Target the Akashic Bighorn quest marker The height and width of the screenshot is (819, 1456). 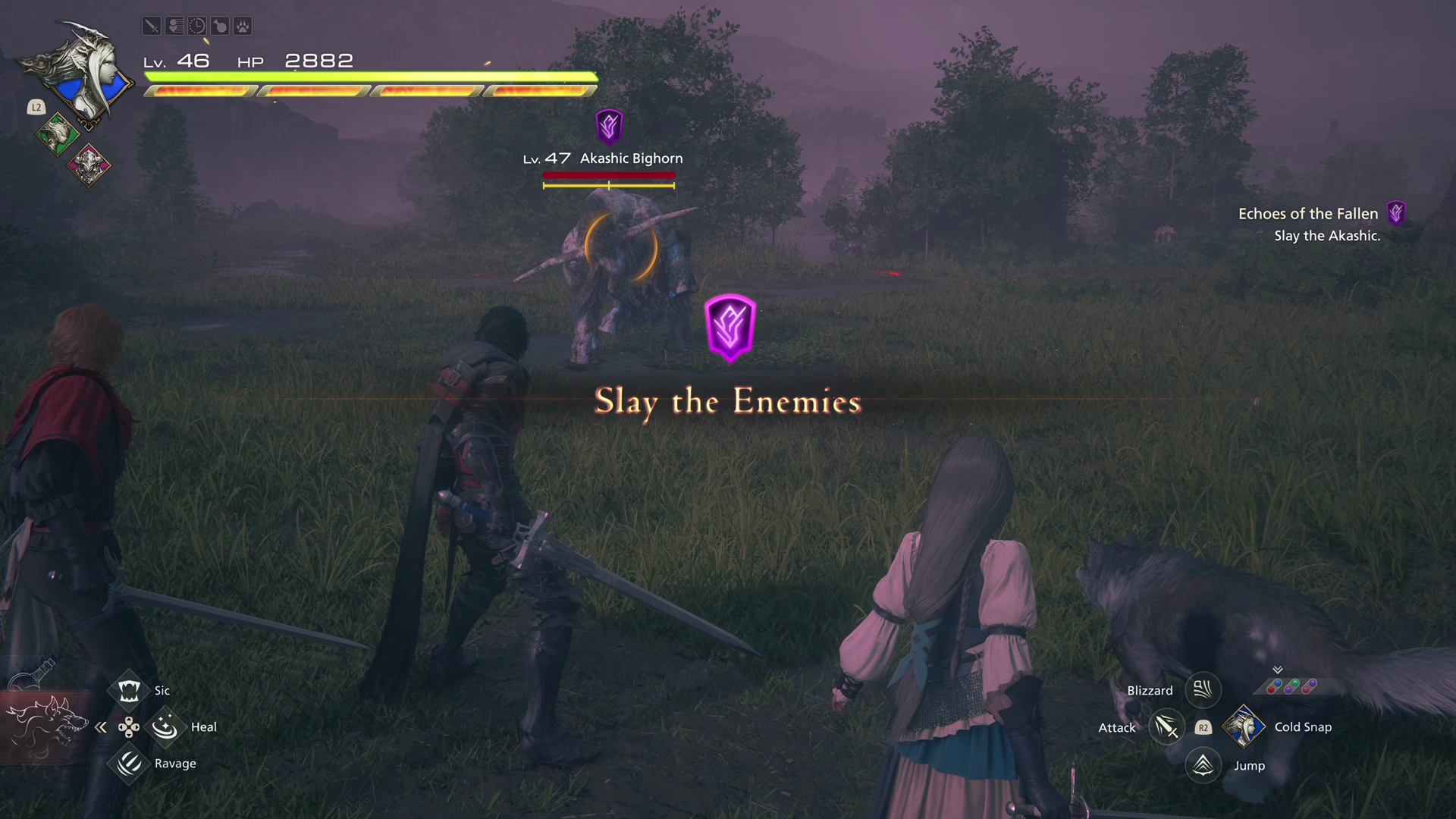click(609, 126)
